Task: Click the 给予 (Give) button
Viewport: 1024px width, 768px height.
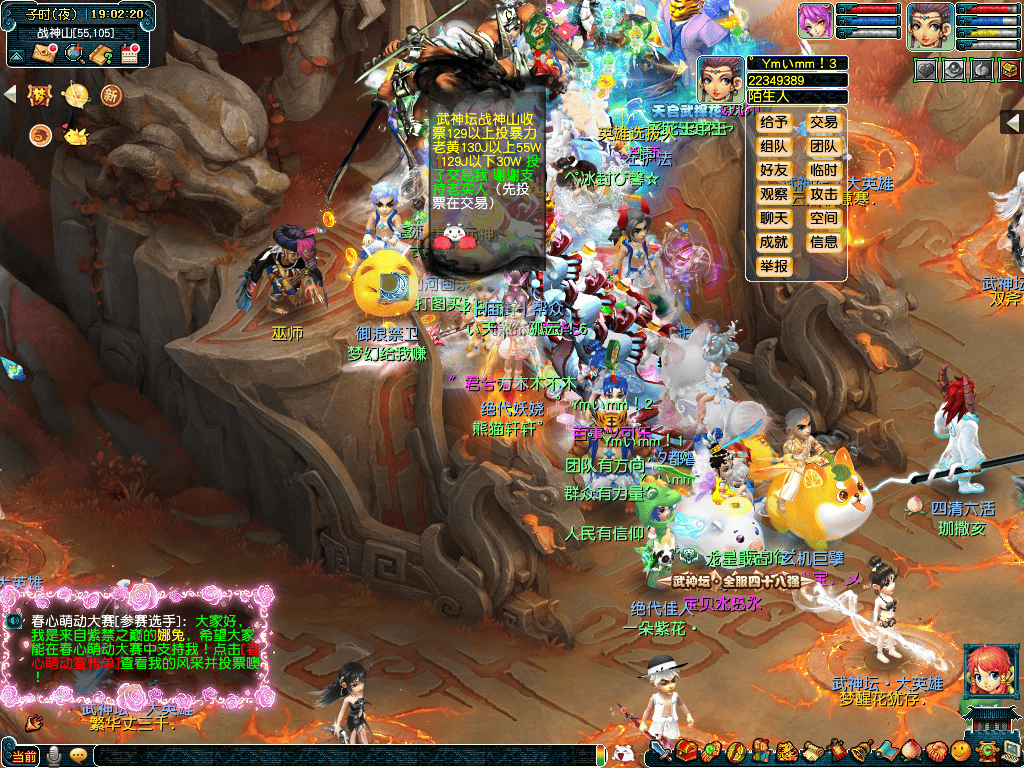Action: click(774, 122)
